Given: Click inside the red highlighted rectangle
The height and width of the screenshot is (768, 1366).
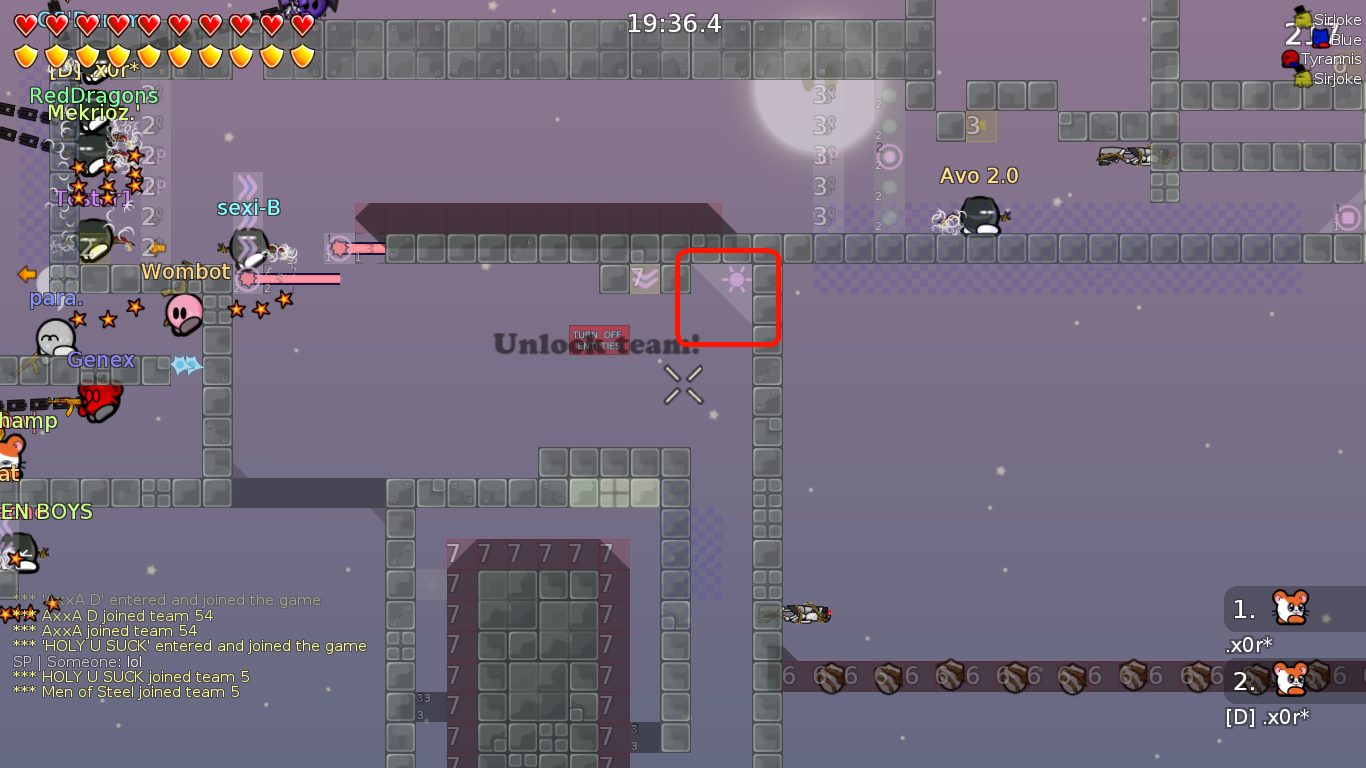Looking at the screenshot, I should 729,298.
